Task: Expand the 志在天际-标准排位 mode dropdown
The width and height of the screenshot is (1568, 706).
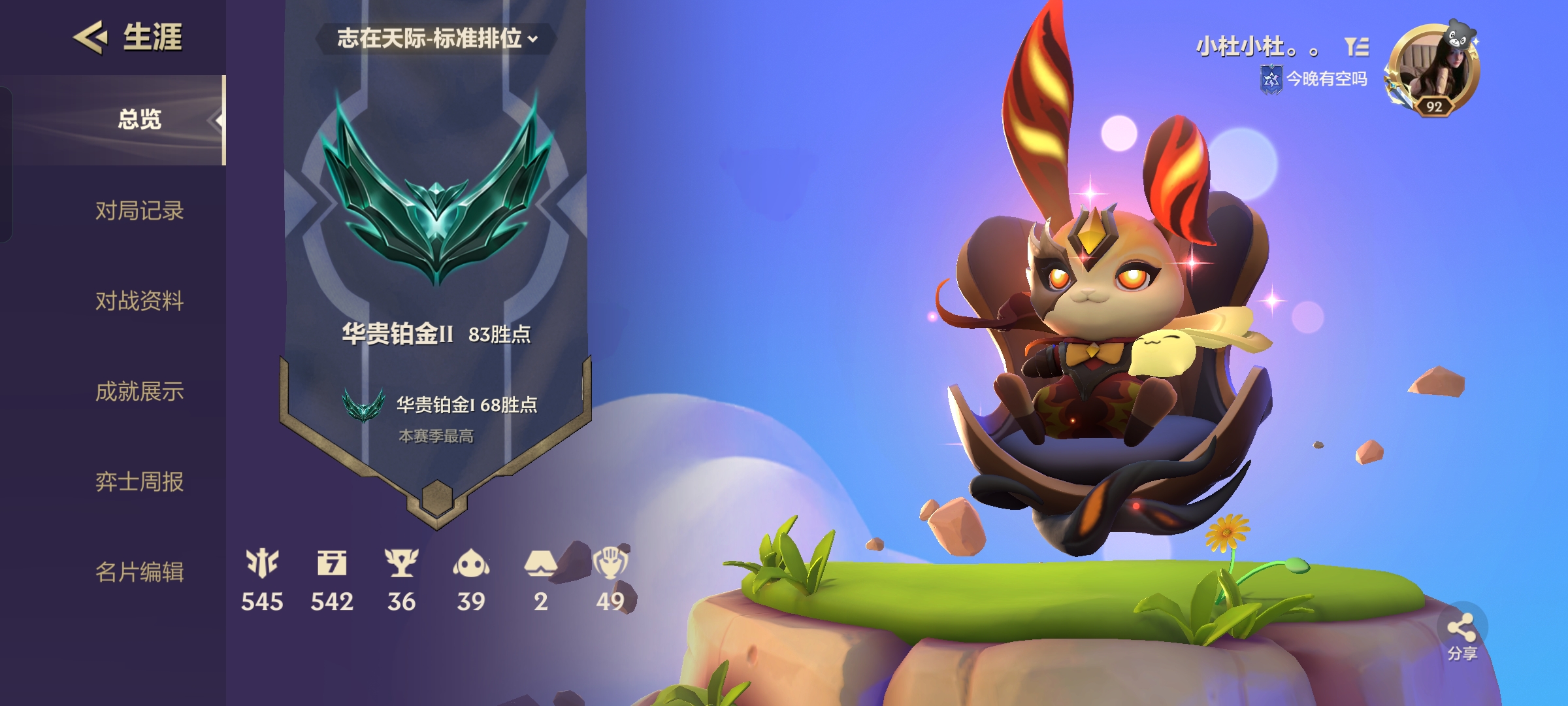Action: click(436, 39)
